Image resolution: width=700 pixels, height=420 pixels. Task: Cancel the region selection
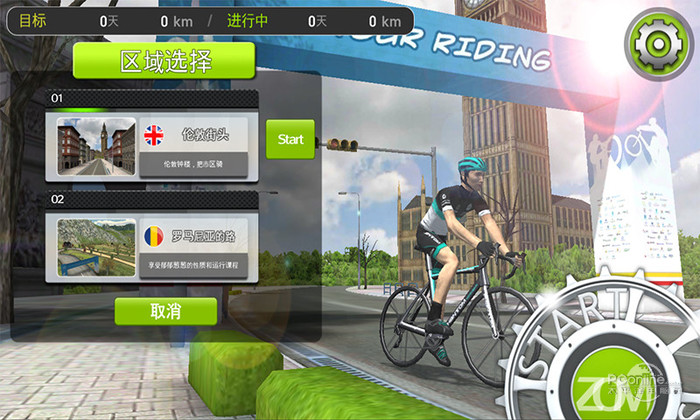point(165,311)
